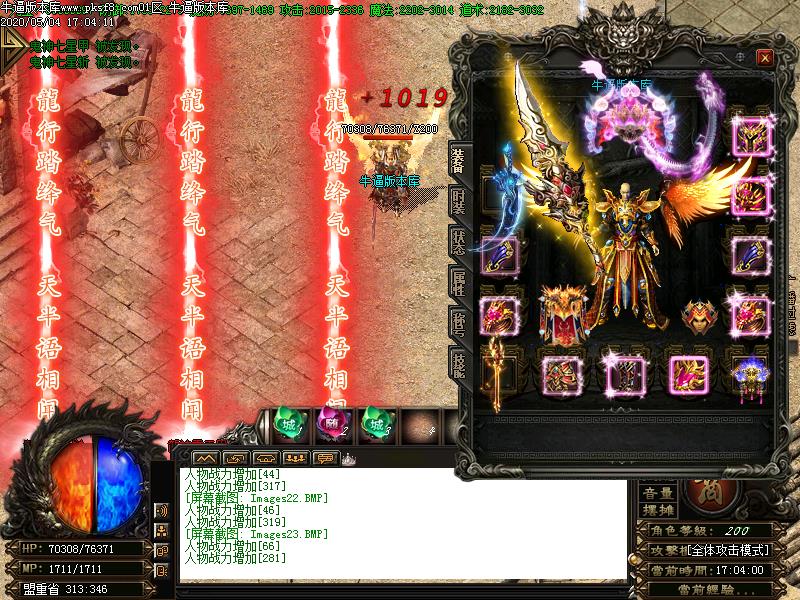The width and height of the screenshot is (800, 600).
Task: Switch to the 装备 tab
Action: tap(458, 161)
